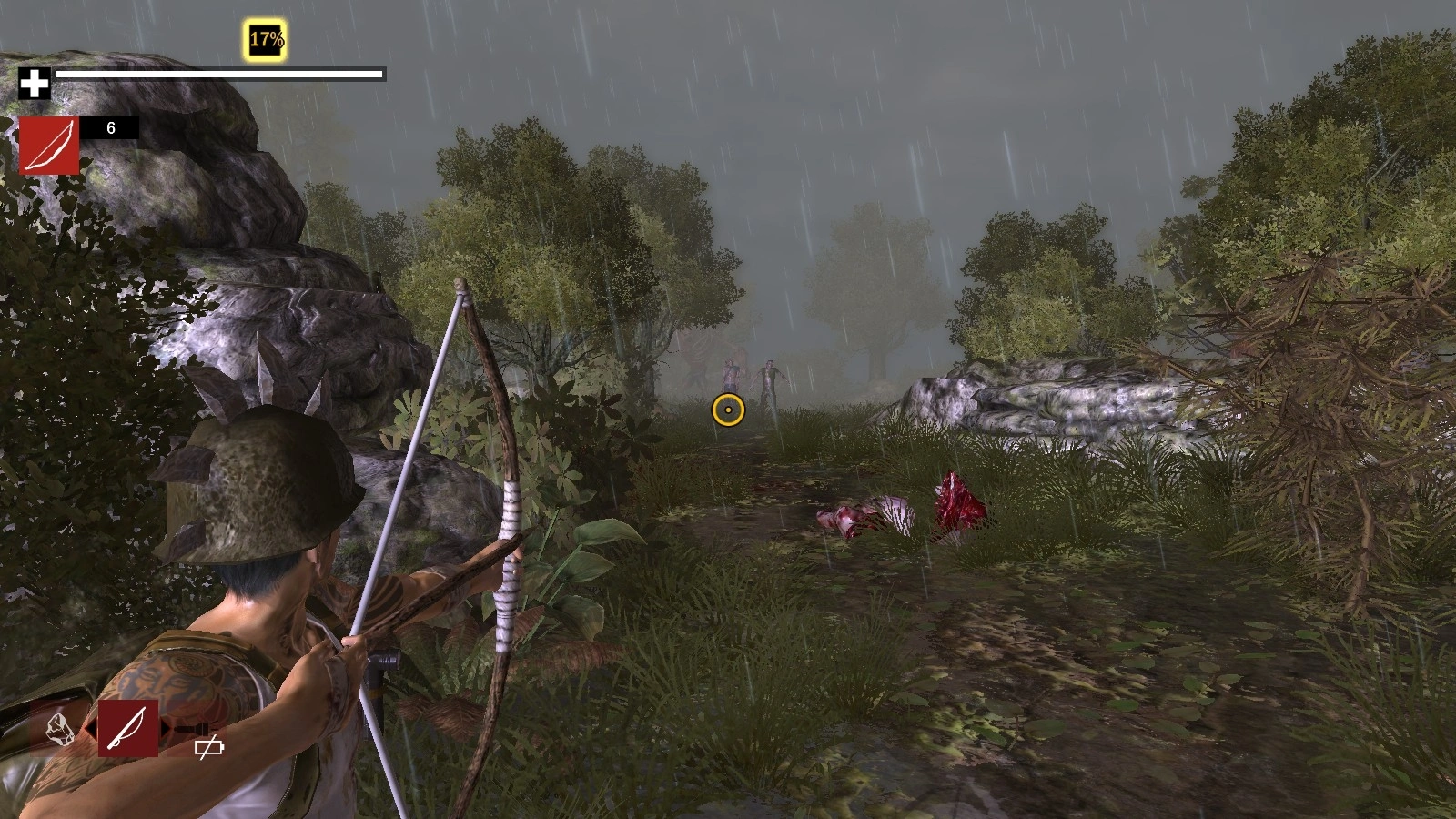Screen dimensions: 1456x819
Task: Select the flashlight item slot
Action: coord(197,731)
